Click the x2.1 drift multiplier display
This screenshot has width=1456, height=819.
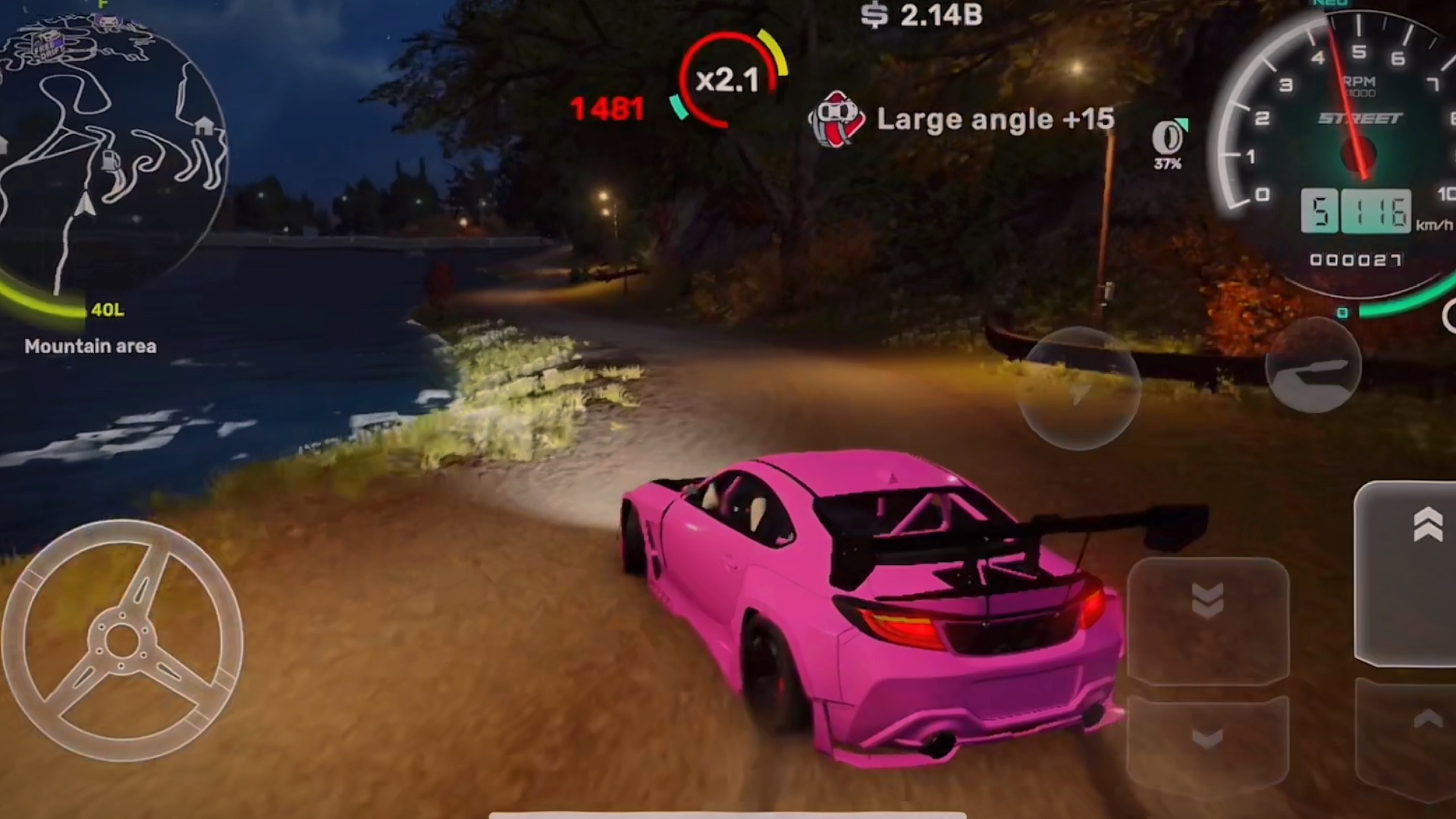pos(726,77)
